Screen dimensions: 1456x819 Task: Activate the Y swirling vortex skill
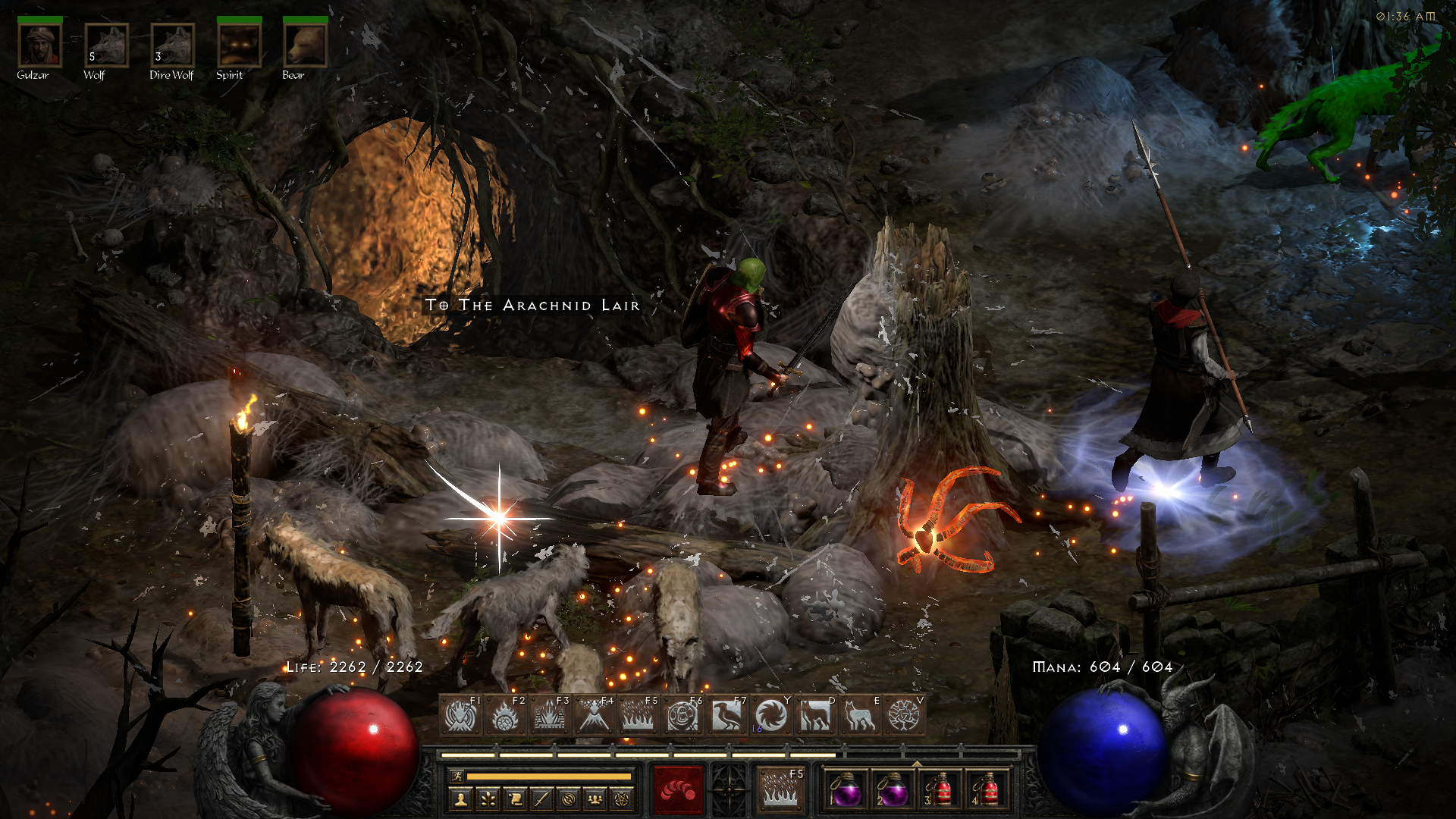click(770, 715)
